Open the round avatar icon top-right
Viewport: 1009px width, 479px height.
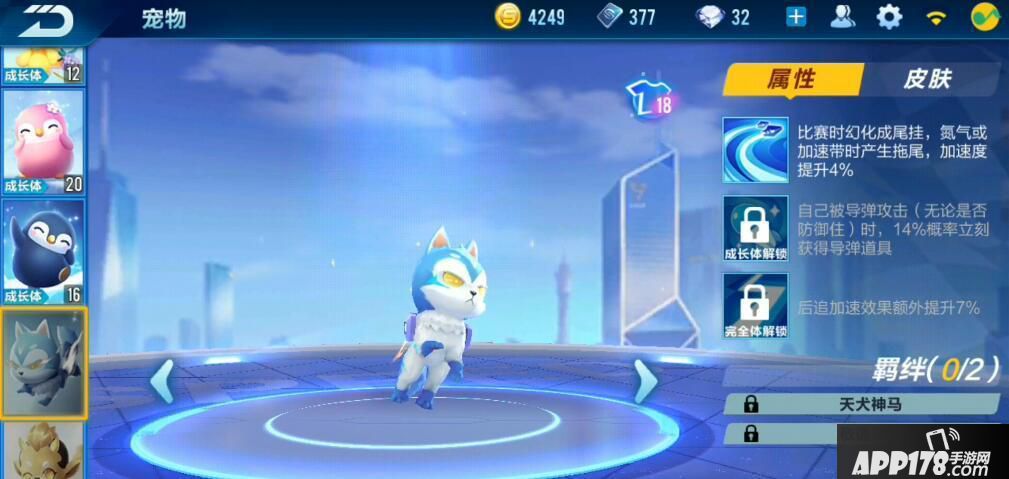click(x=986, y=17)
